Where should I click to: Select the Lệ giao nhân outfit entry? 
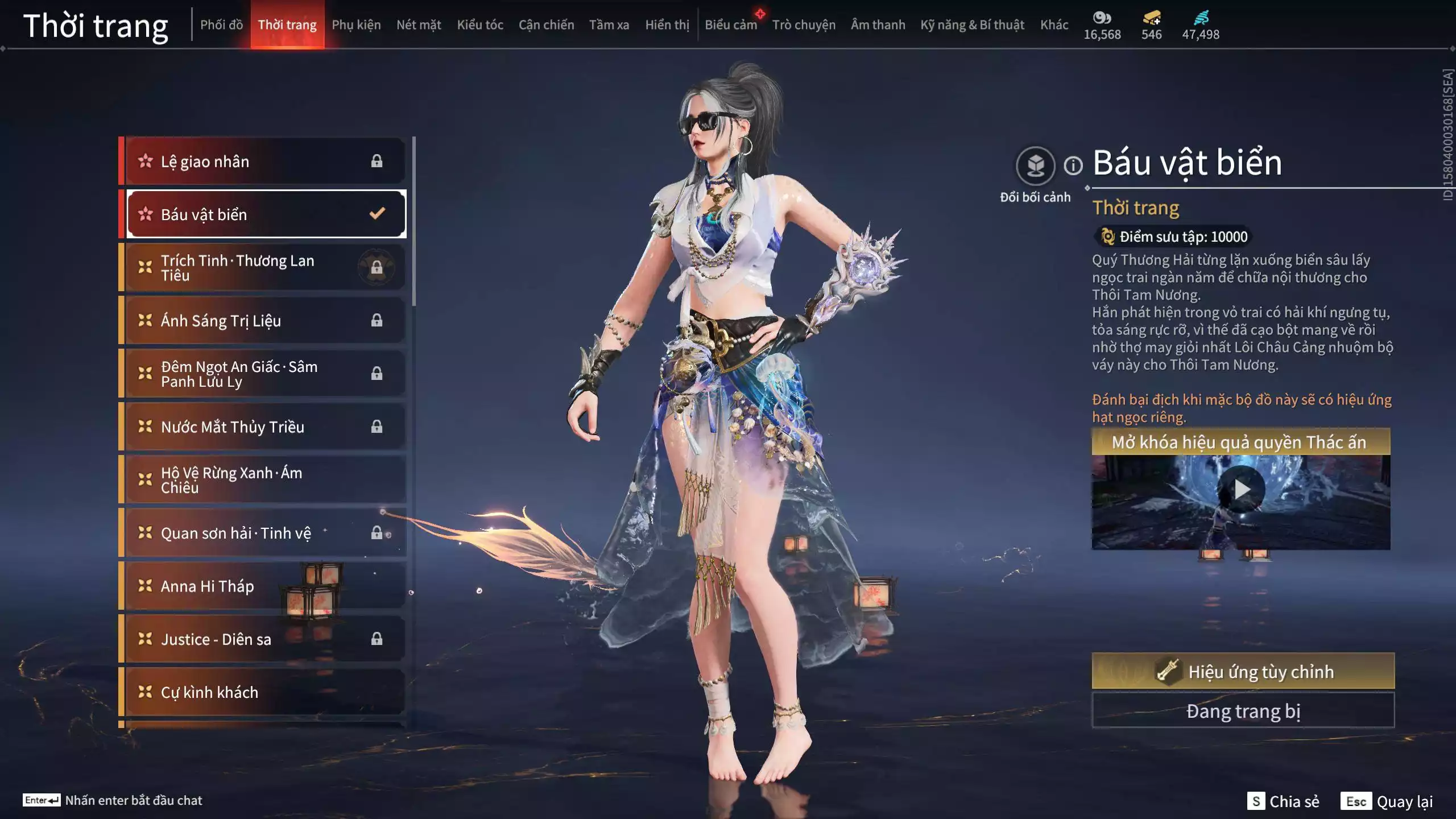(262, 161)
